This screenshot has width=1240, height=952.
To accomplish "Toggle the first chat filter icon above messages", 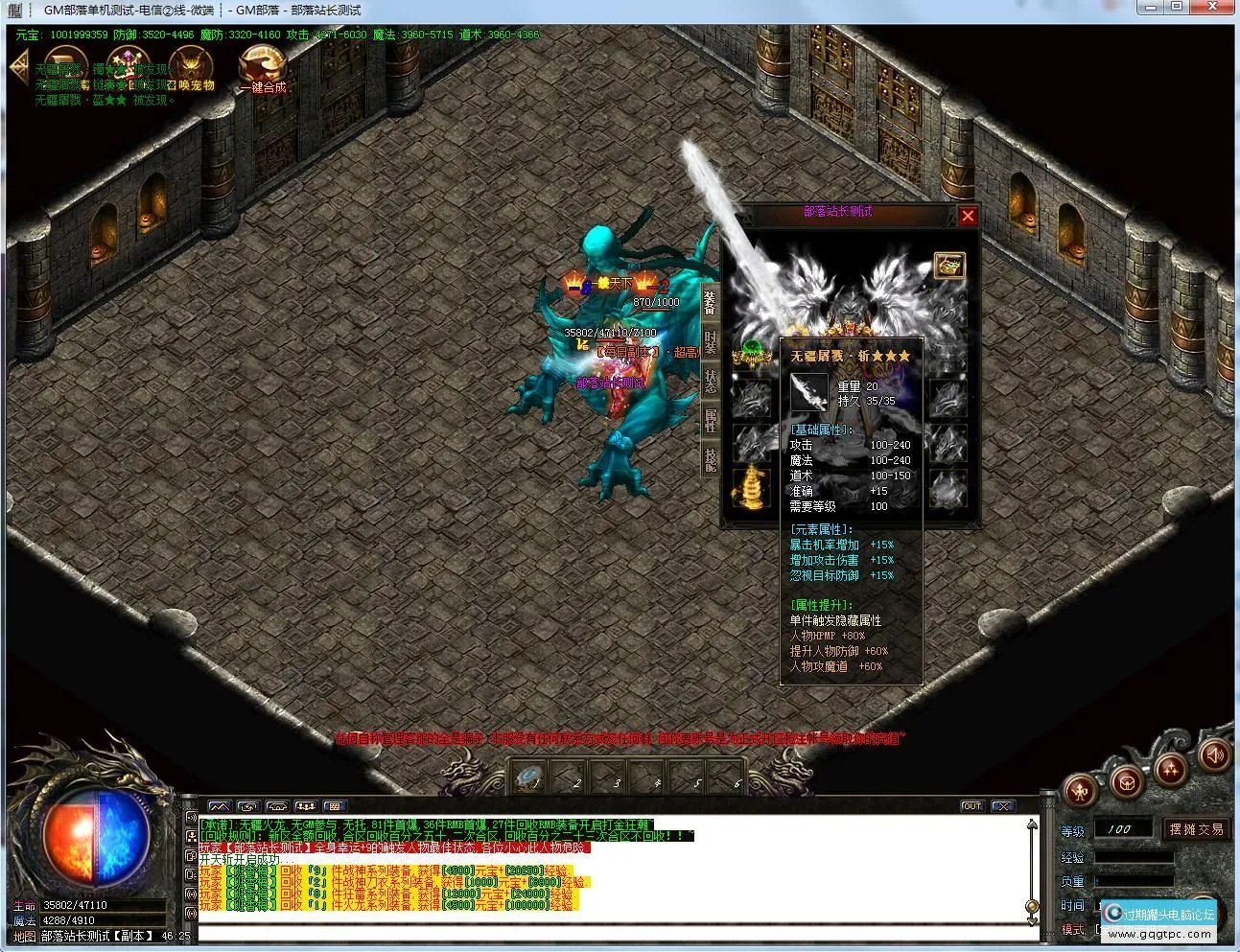I will (x=221, y=806).
